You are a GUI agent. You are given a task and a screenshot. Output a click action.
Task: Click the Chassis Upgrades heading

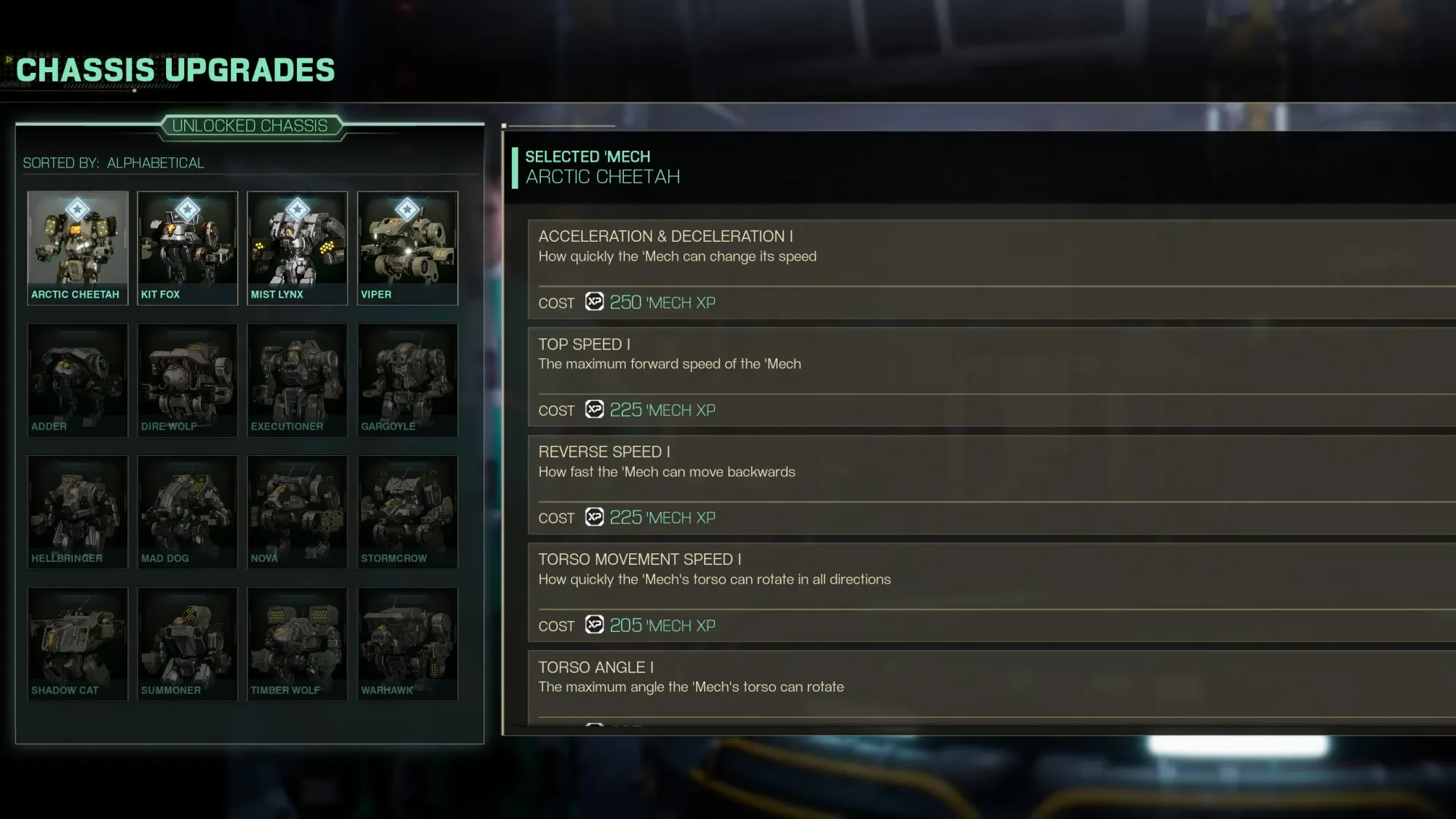click(x=175, y=69)
